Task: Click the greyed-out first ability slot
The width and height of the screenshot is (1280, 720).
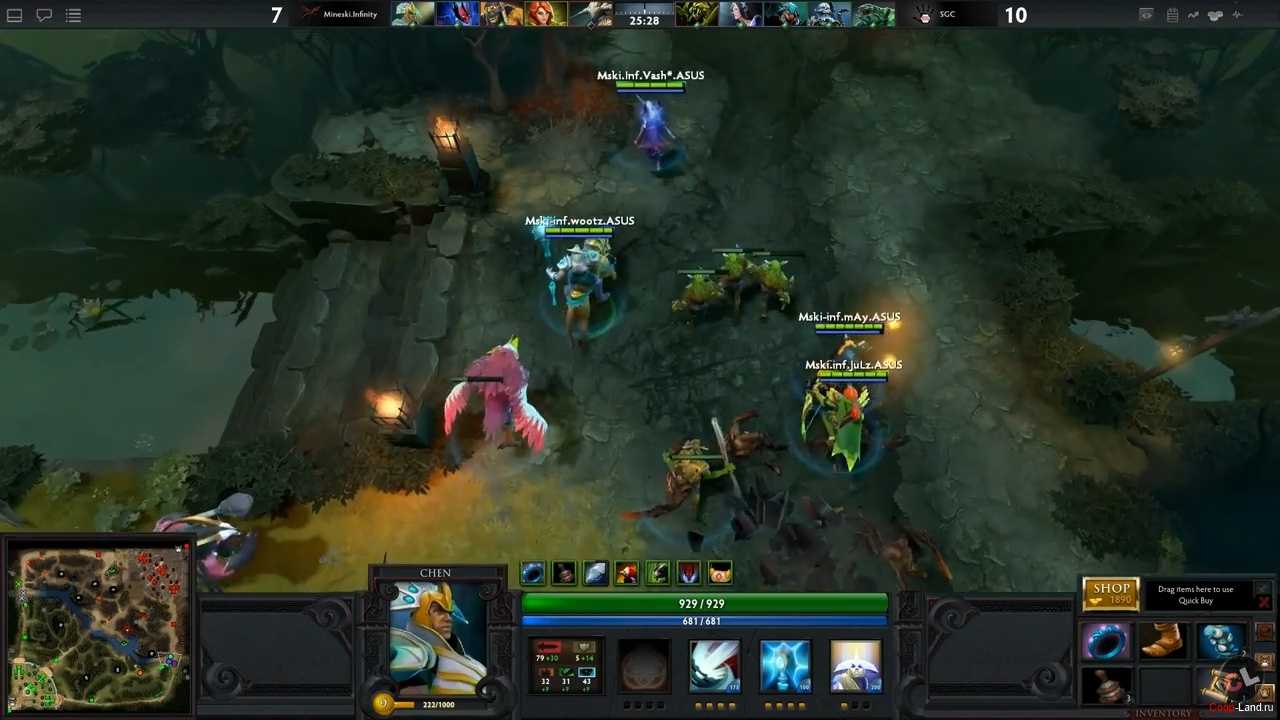Action: point(644,666)
